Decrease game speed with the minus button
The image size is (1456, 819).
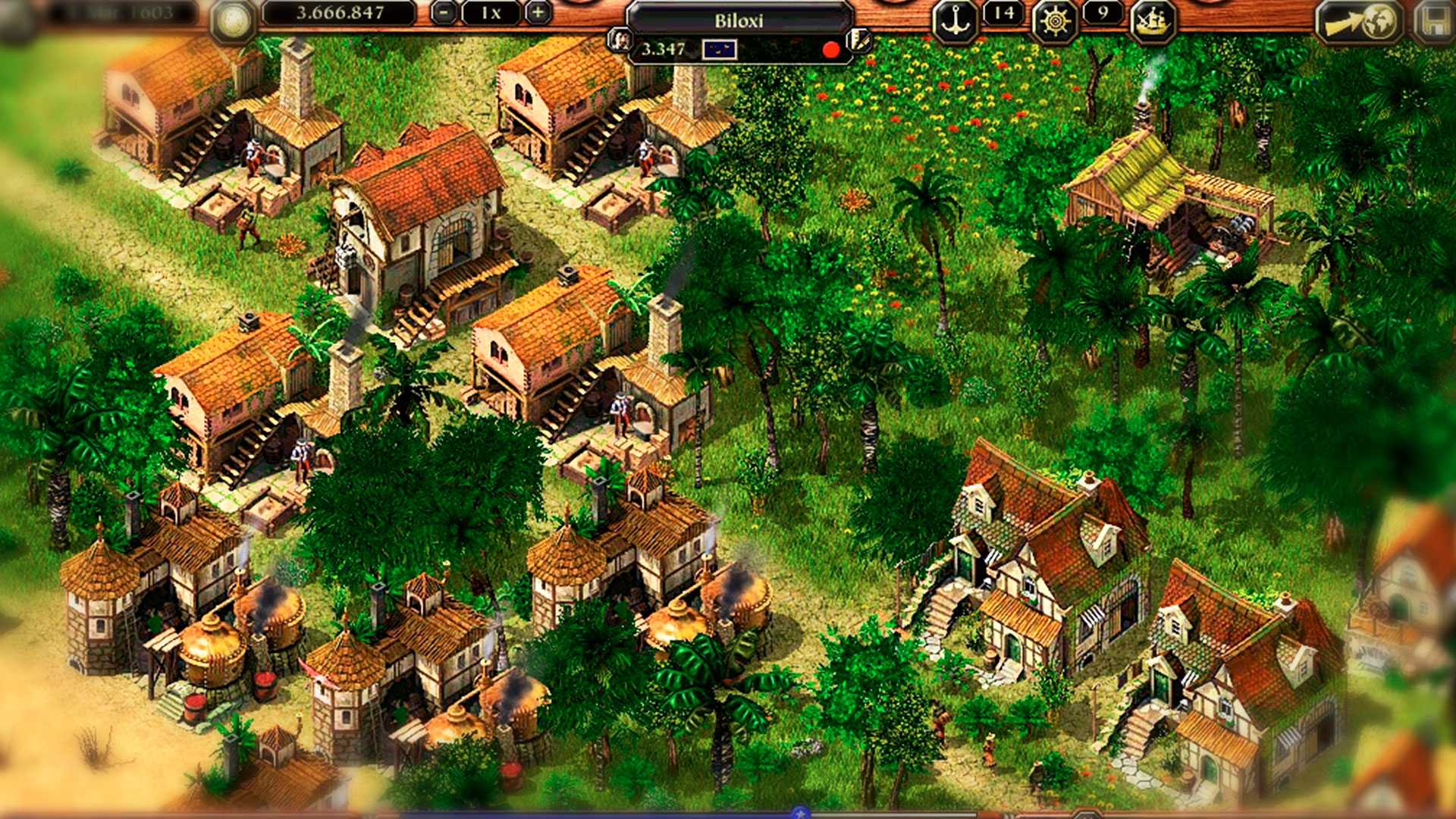(x=445, y=13)
